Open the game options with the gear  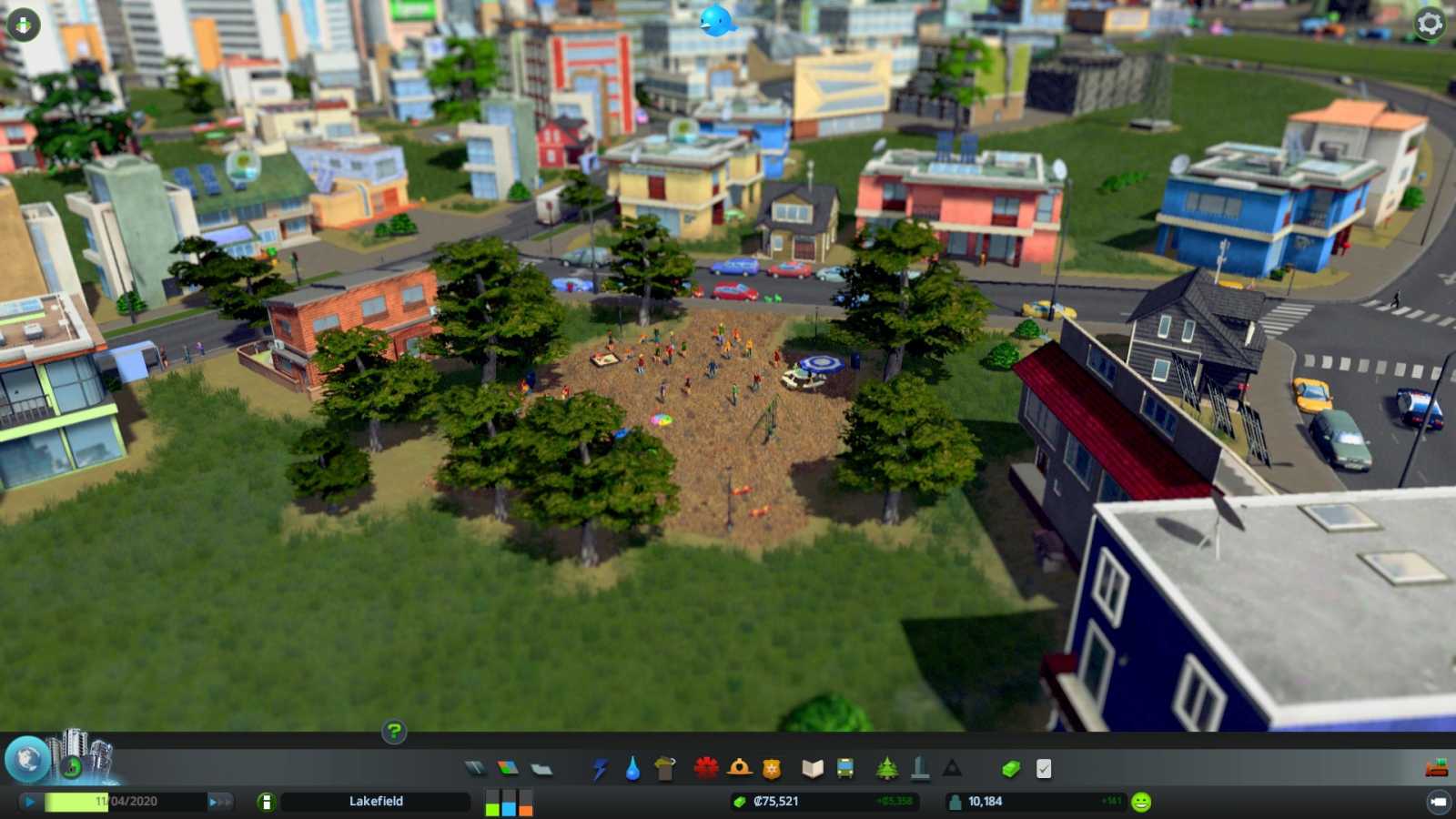pyautogui.click(x=1429, y=25)
